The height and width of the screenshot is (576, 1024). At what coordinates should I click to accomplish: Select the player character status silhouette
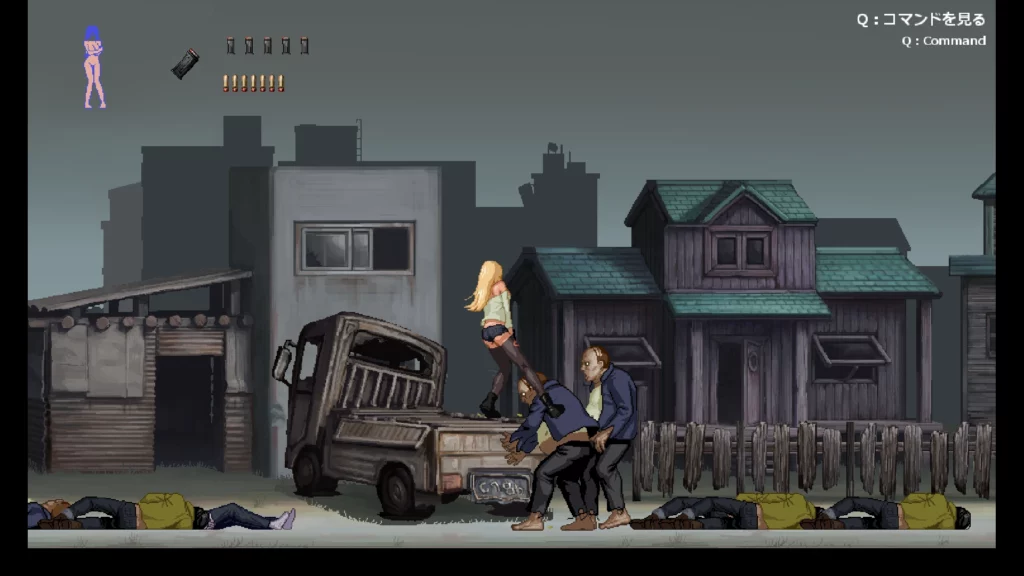coord(94,68)
